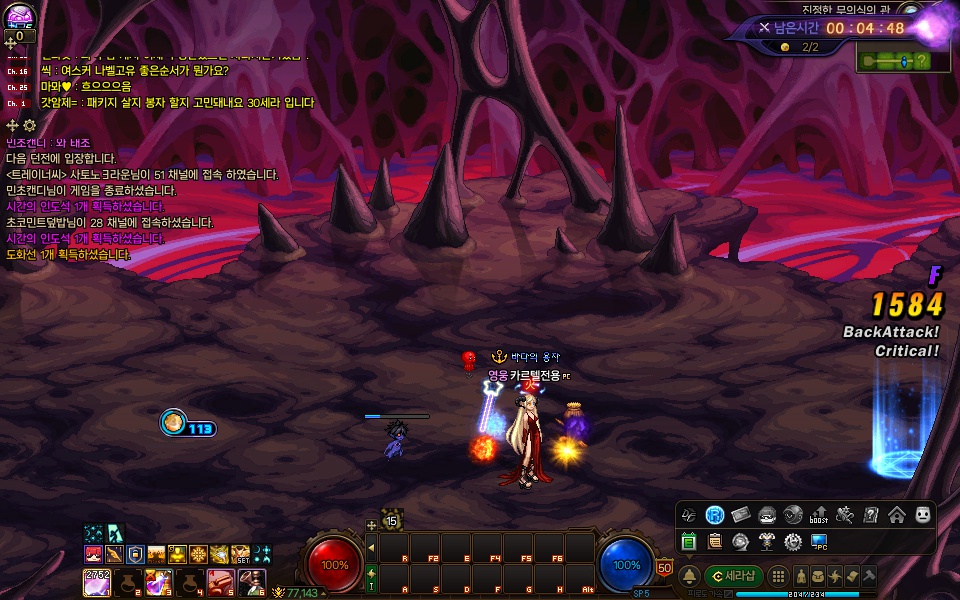This screenshot has height=600, width=960.
Task: Click the notification bell button
Action: click(690, 576)
